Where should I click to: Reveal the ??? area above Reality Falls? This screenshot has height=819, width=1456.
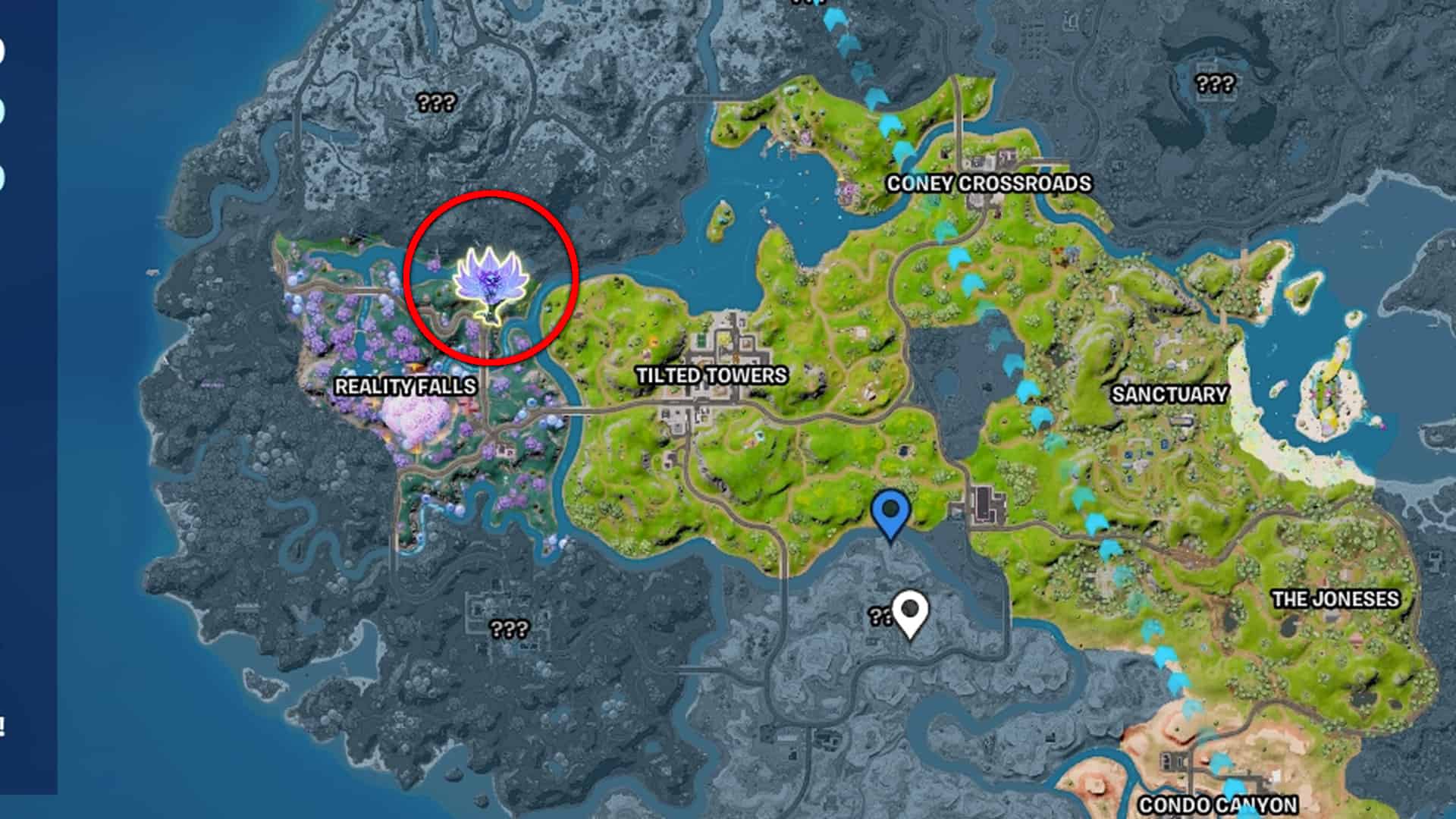(435, 101)
